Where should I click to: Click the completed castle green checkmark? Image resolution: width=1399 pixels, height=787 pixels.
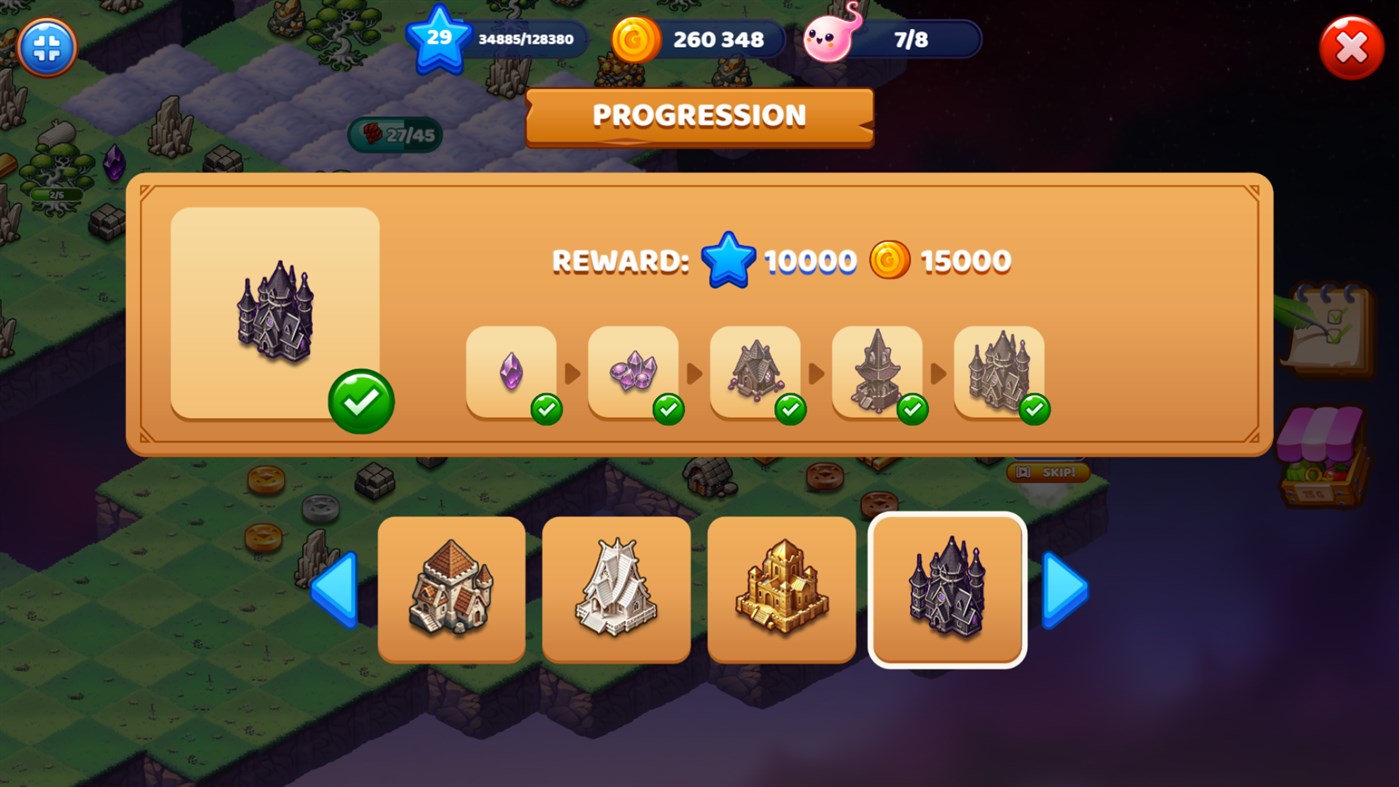(x=362, y=399)
